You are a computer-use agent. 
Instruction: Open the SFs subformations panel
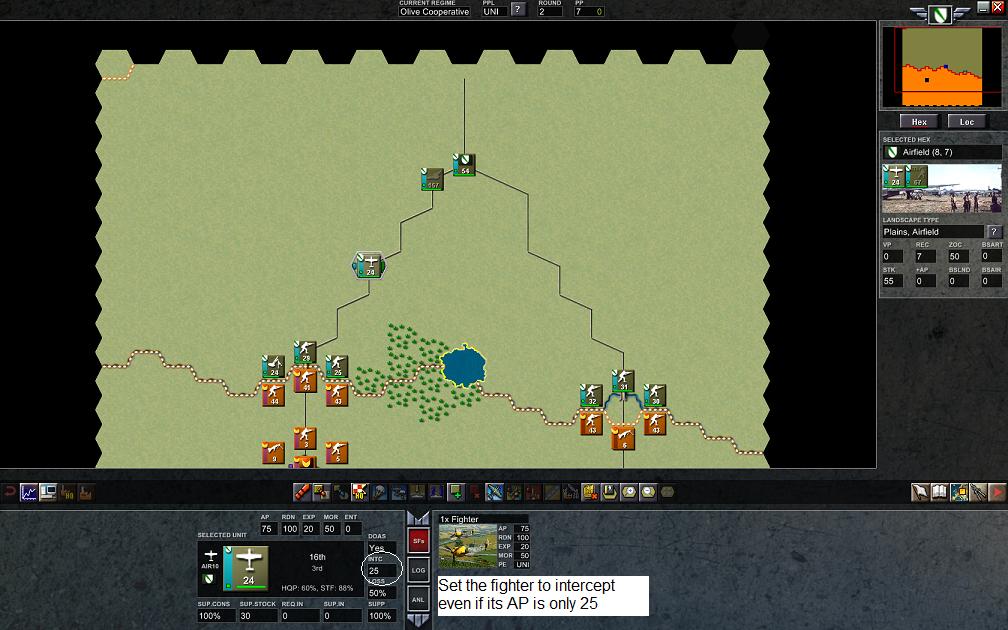pyautogui.click(x=419, y=541)
